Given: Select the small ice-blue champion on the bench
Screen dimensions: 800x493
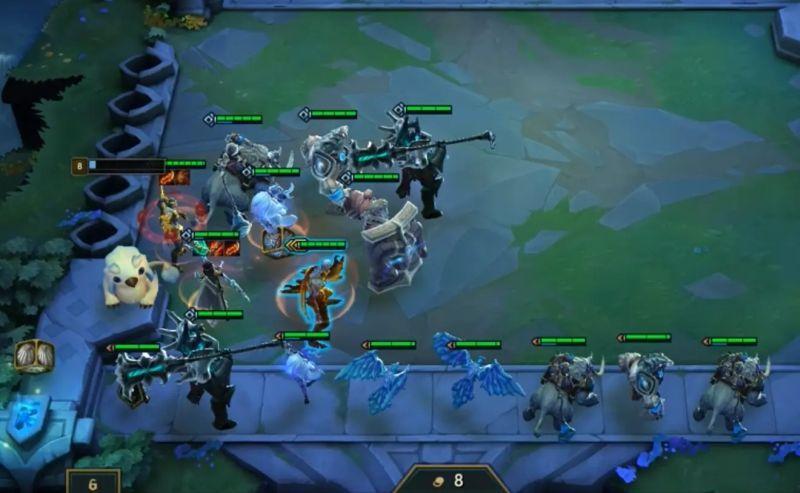Looking at the screenshot, I should click(302, 366).
